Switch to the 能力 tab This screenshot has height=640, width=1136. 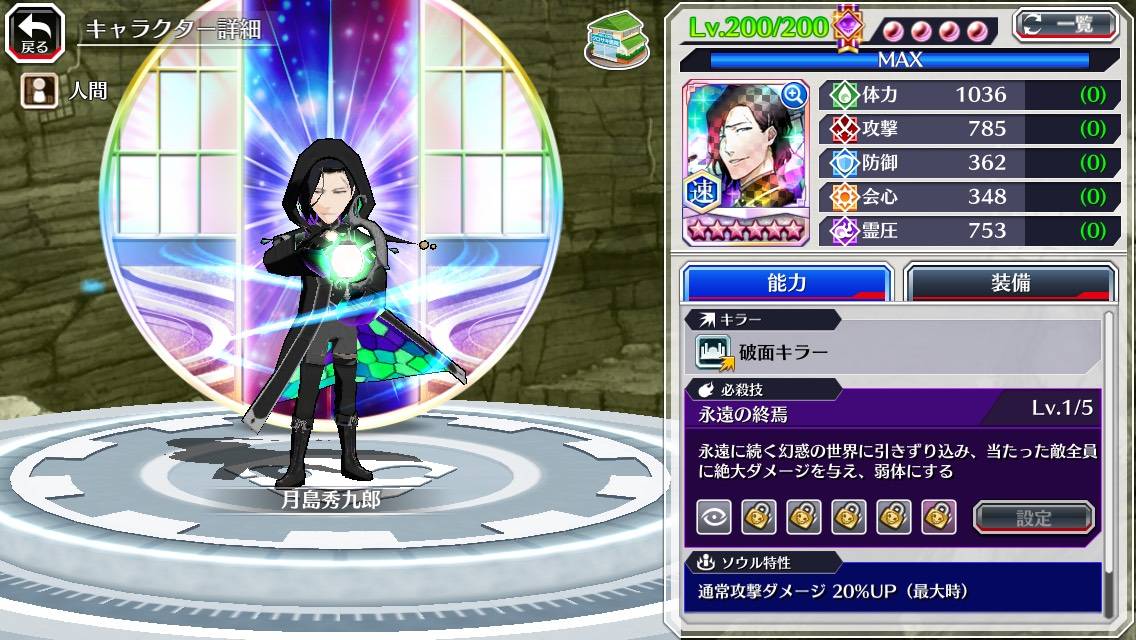786,283
